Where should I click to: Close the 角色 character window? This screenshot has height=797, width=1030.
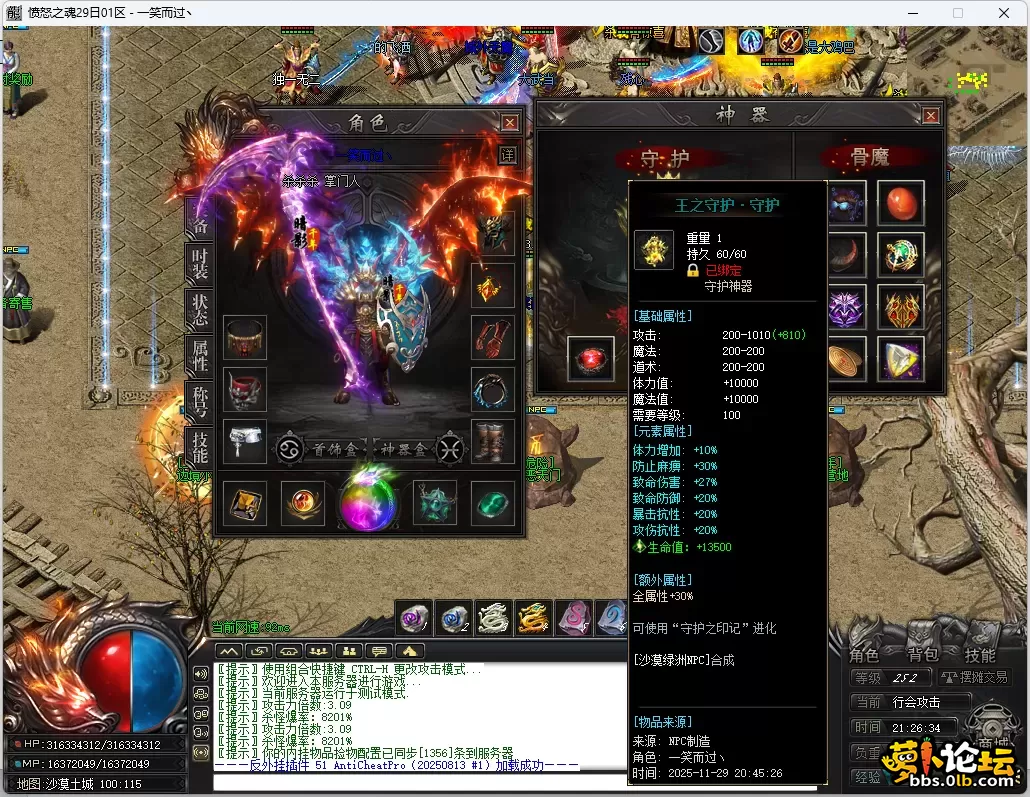(x=510, y=123)
